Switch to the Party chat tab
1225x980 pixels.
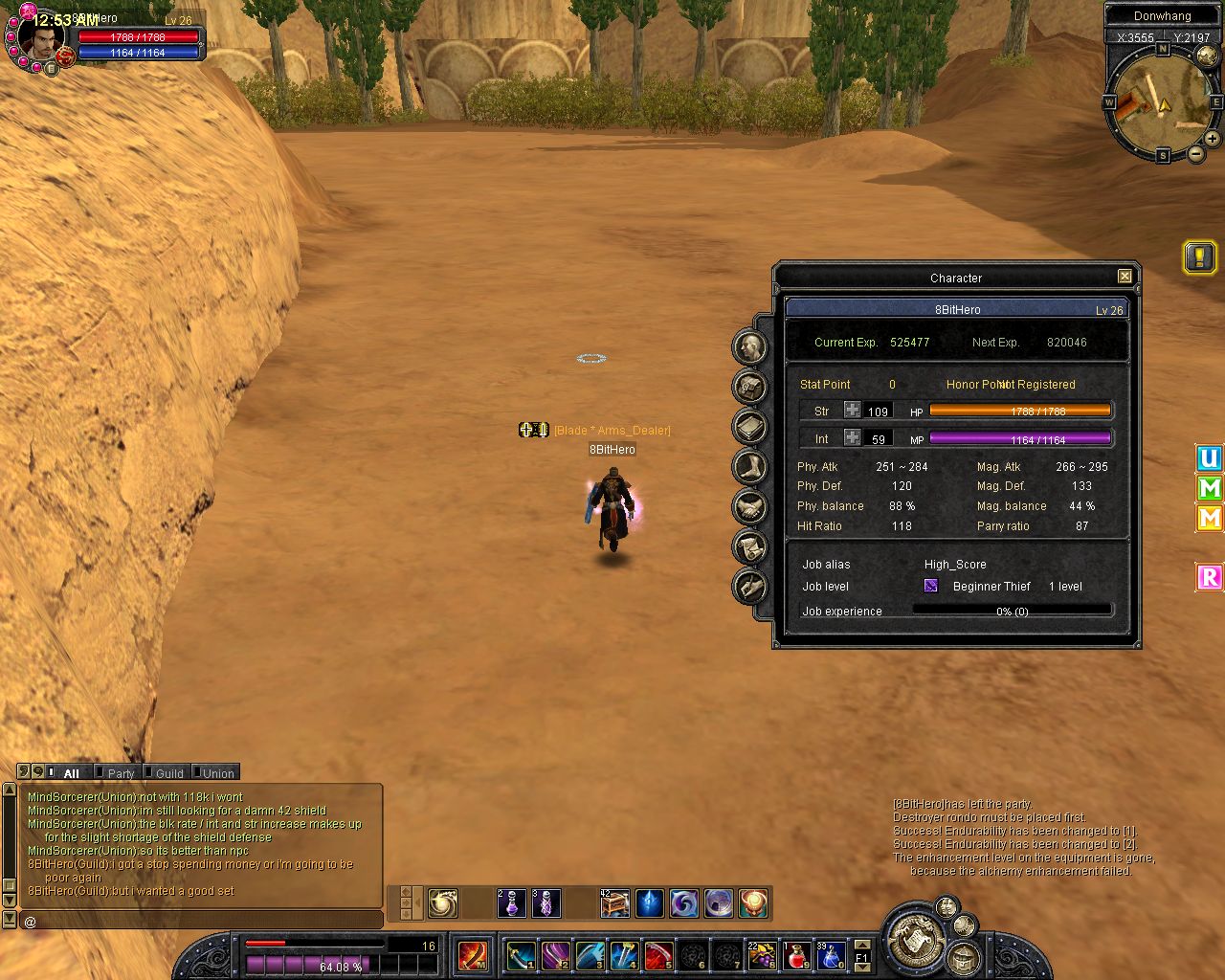pyautogui.click(x=121, y=773)
